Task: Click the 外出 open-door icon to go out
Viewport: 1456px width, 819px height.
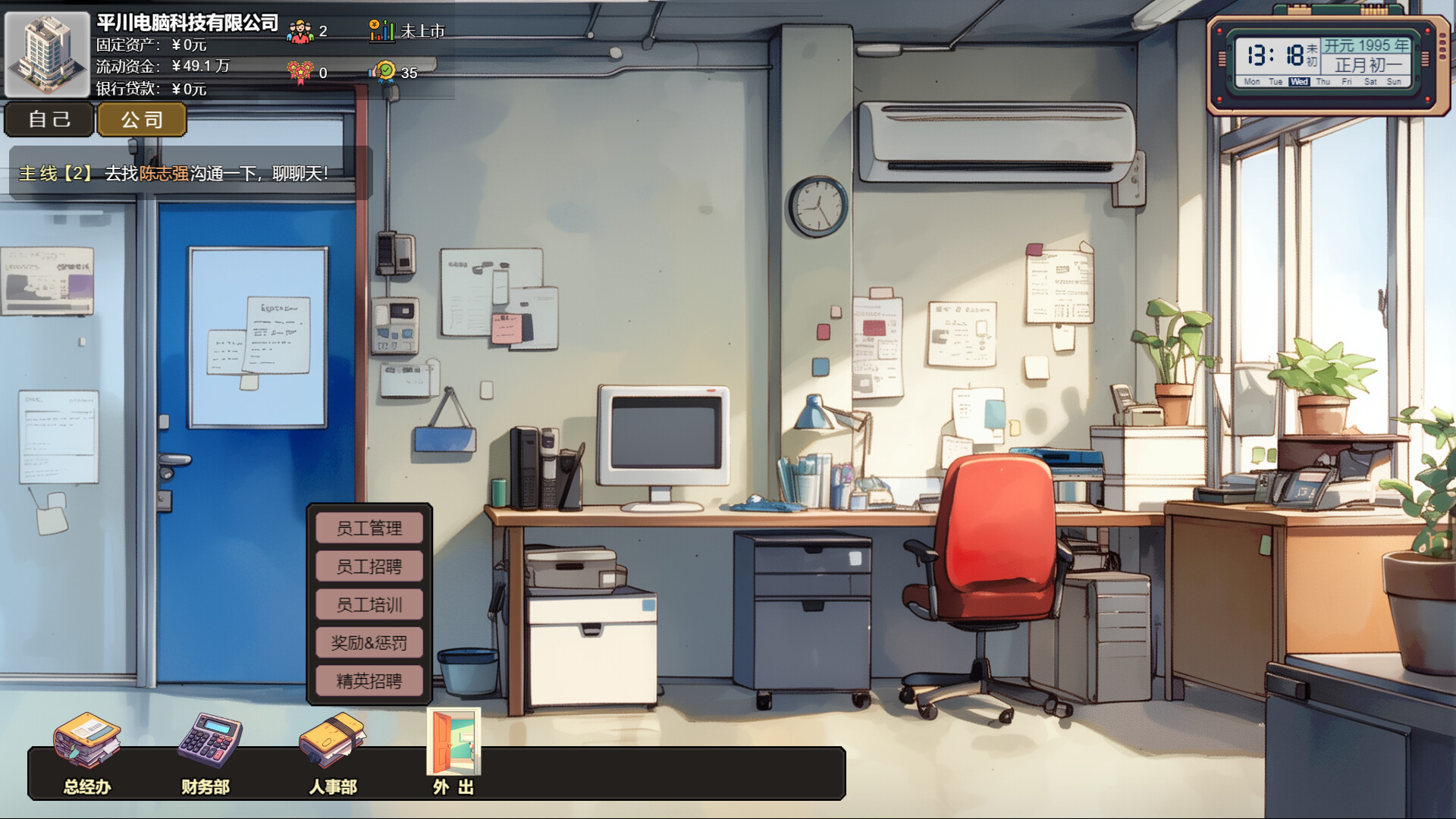Action: [x=453, y=743]
